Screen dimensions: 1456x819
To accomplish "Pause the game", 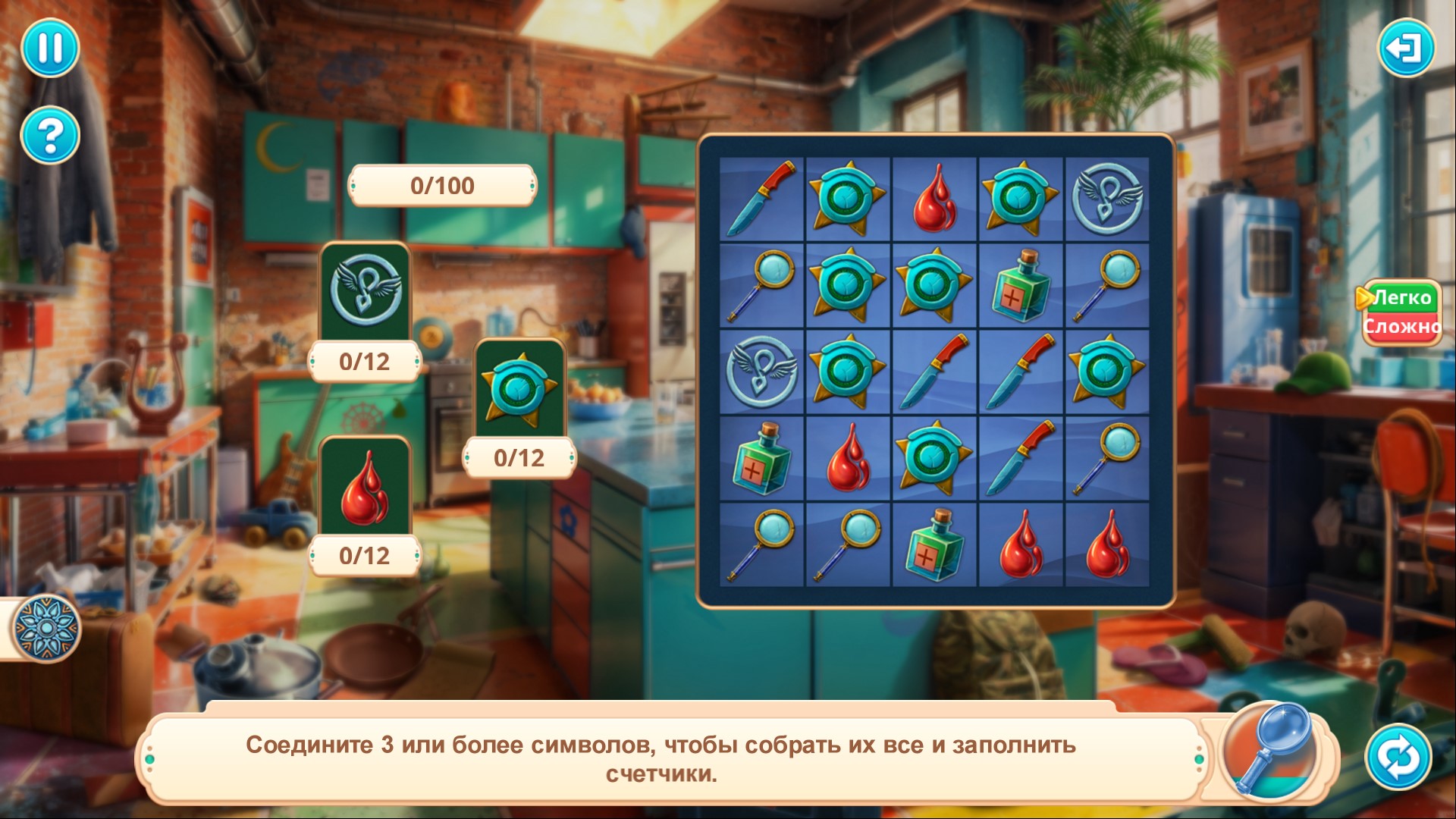I will 50,48.
